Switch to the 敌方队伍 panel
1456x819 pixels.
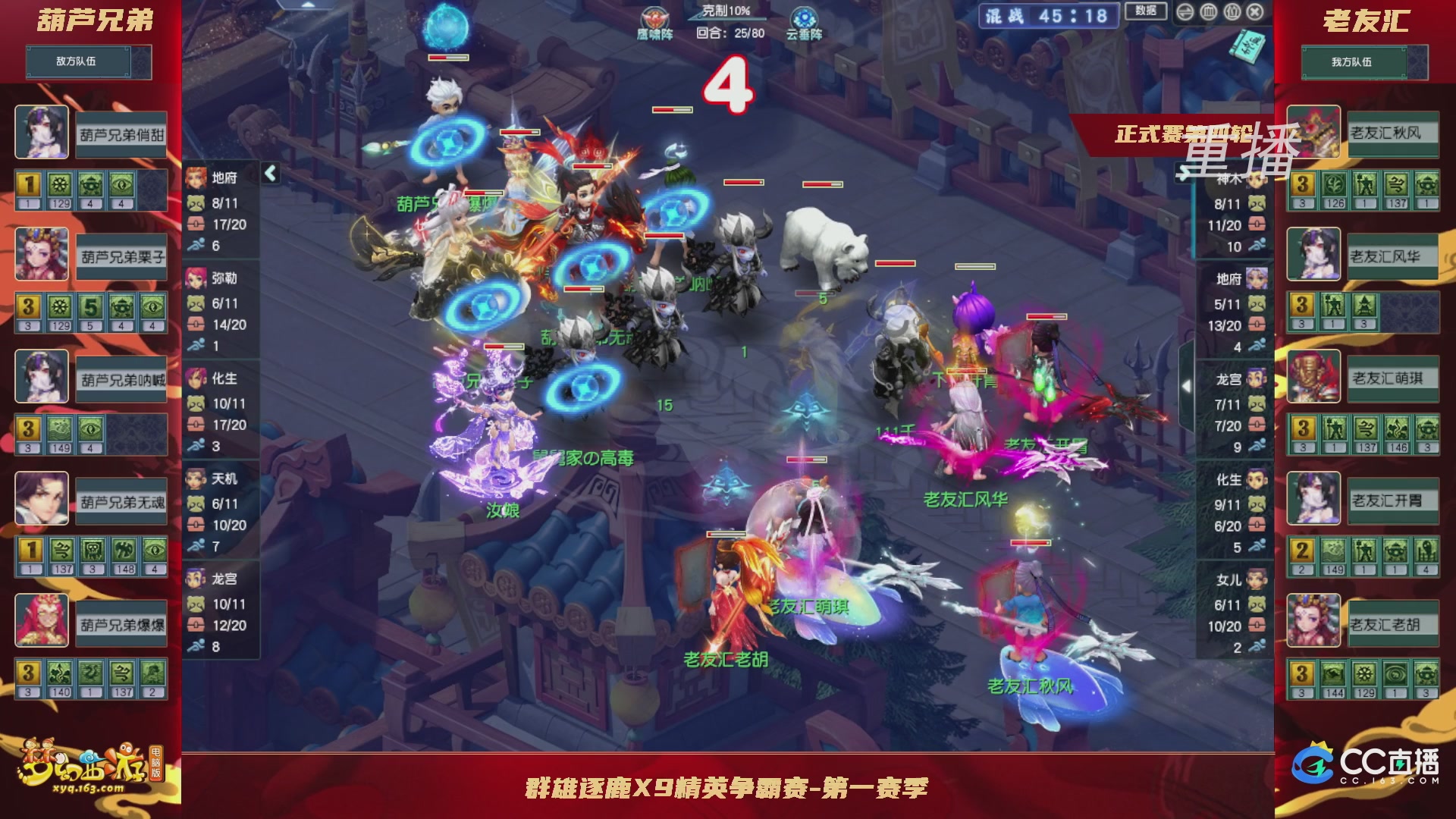coord(78,61)
